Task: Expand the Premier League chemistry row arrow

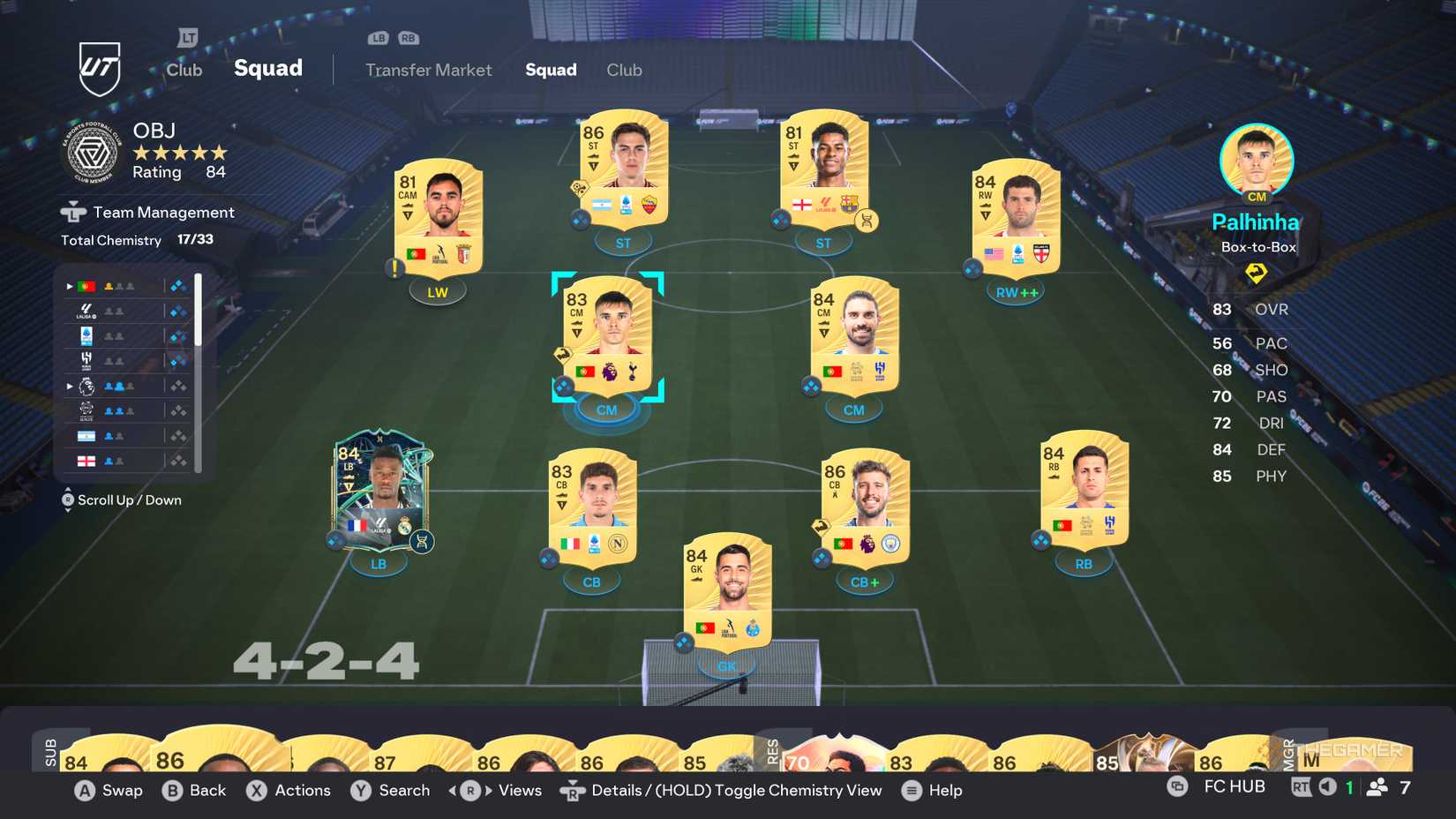Action: 70,386
